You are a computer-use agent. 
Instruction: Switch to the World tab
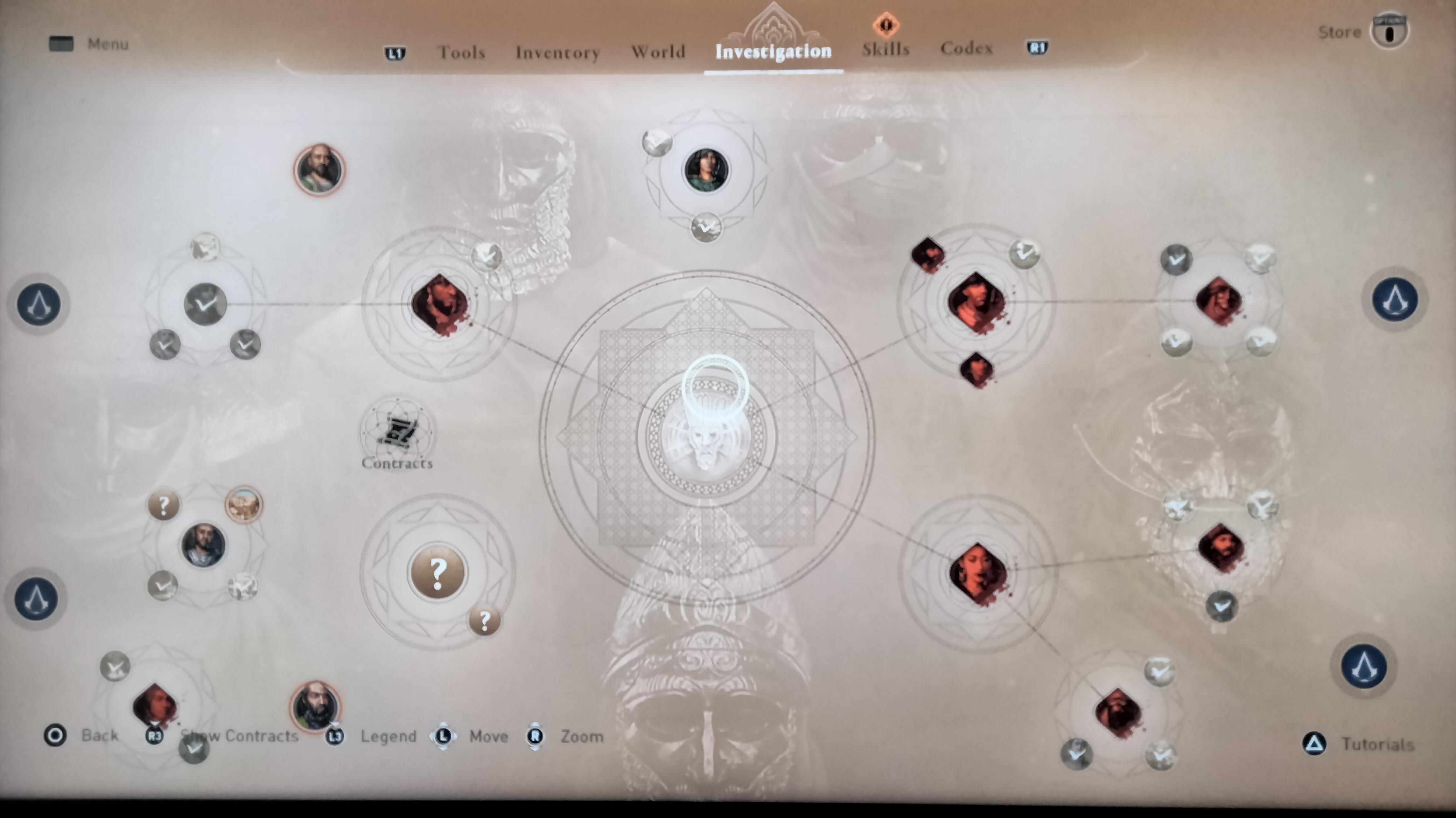658,51
